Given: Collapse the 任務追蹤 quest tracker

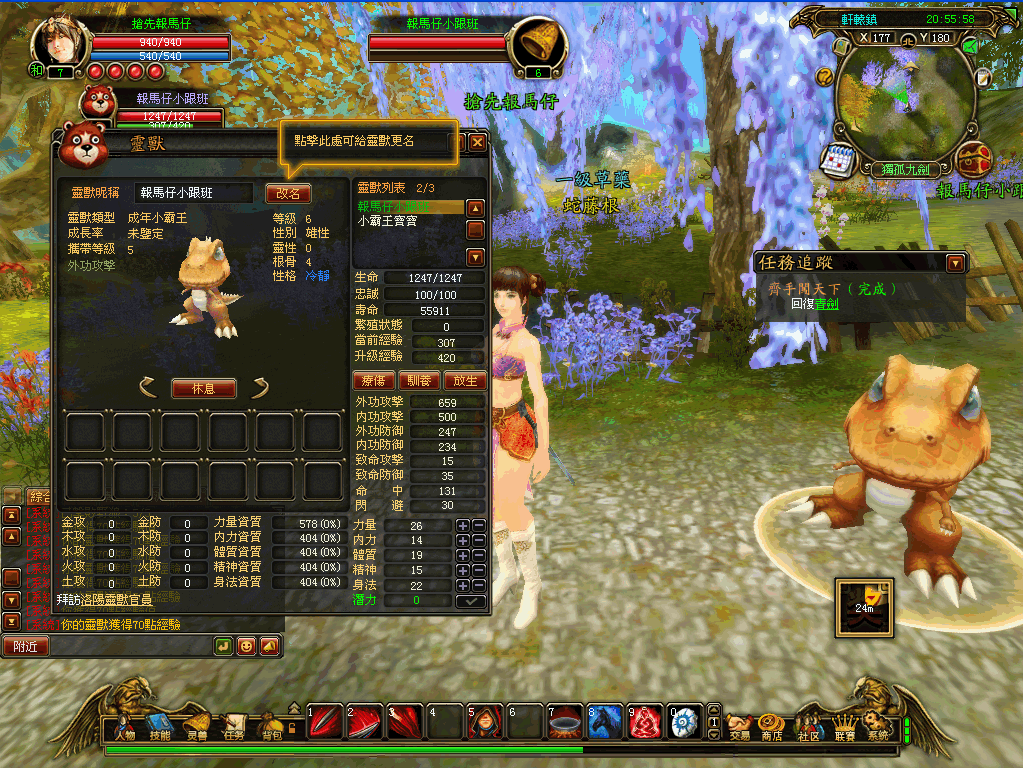Looking at the screenshot, I should 956,263.
